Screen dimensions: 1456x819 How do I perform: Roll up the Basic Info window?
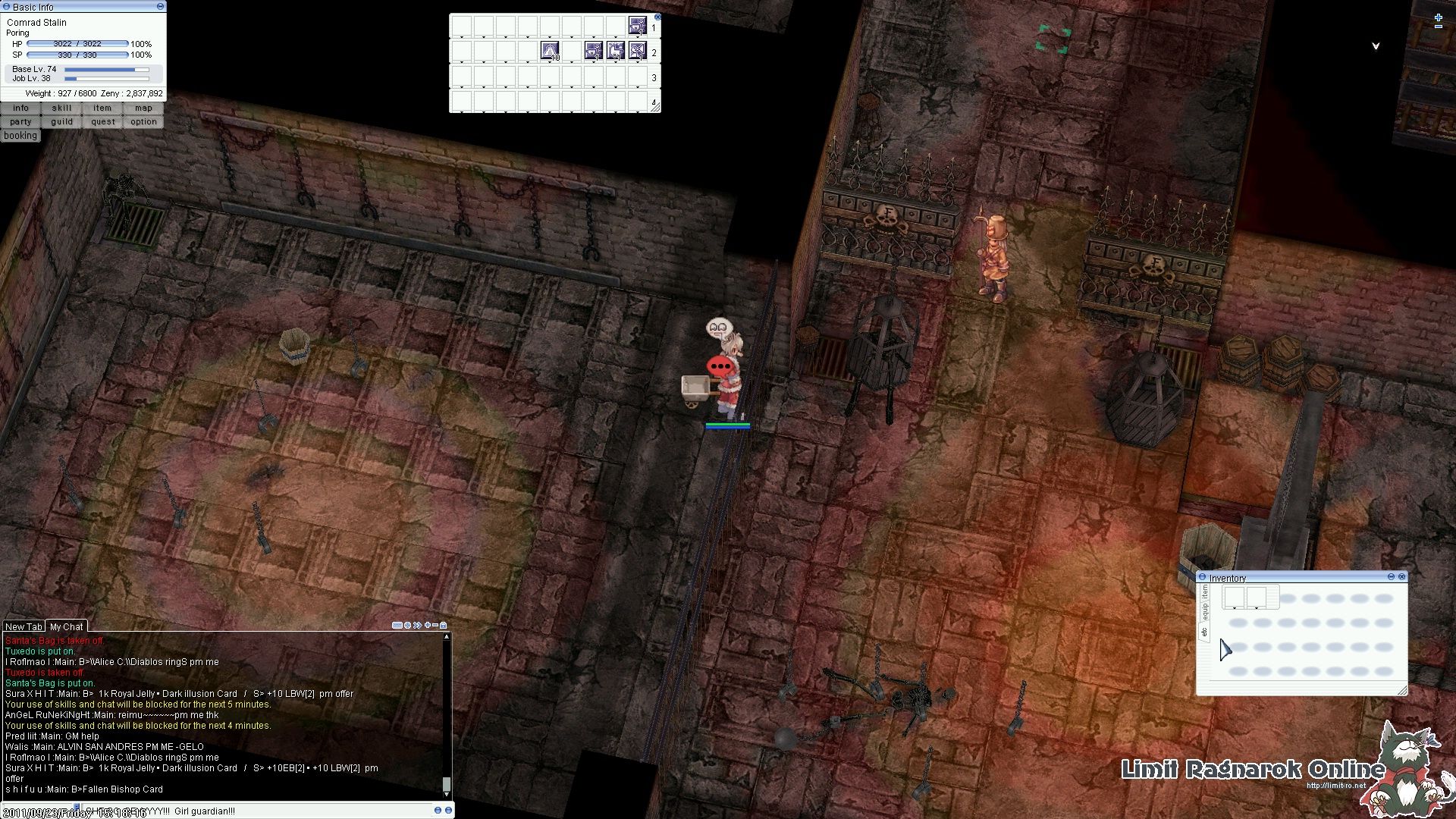click(159, 6)
